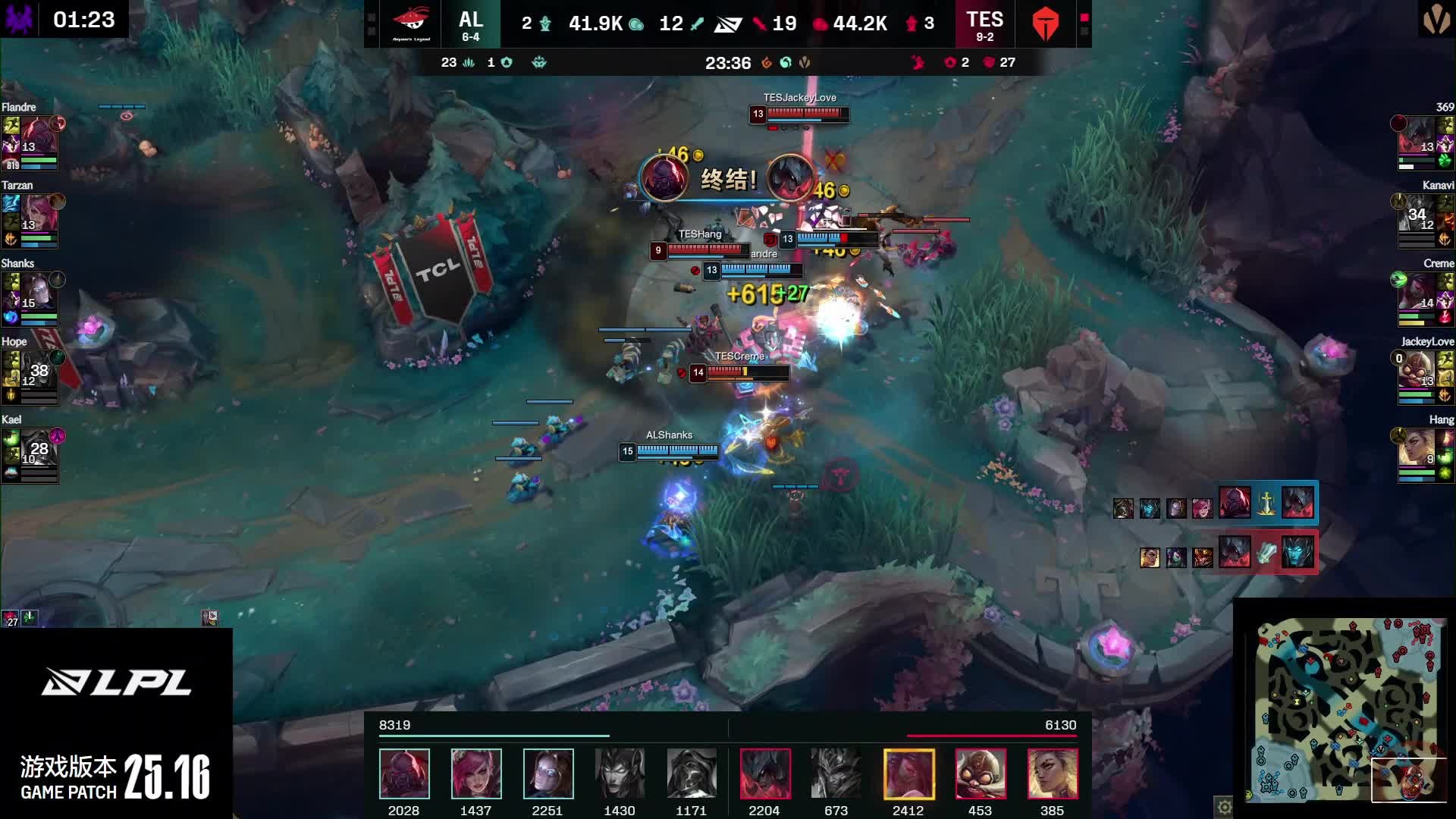Choose Hang's champion portrait panel
1456x819 pixels.
(x=1417, y=449)
